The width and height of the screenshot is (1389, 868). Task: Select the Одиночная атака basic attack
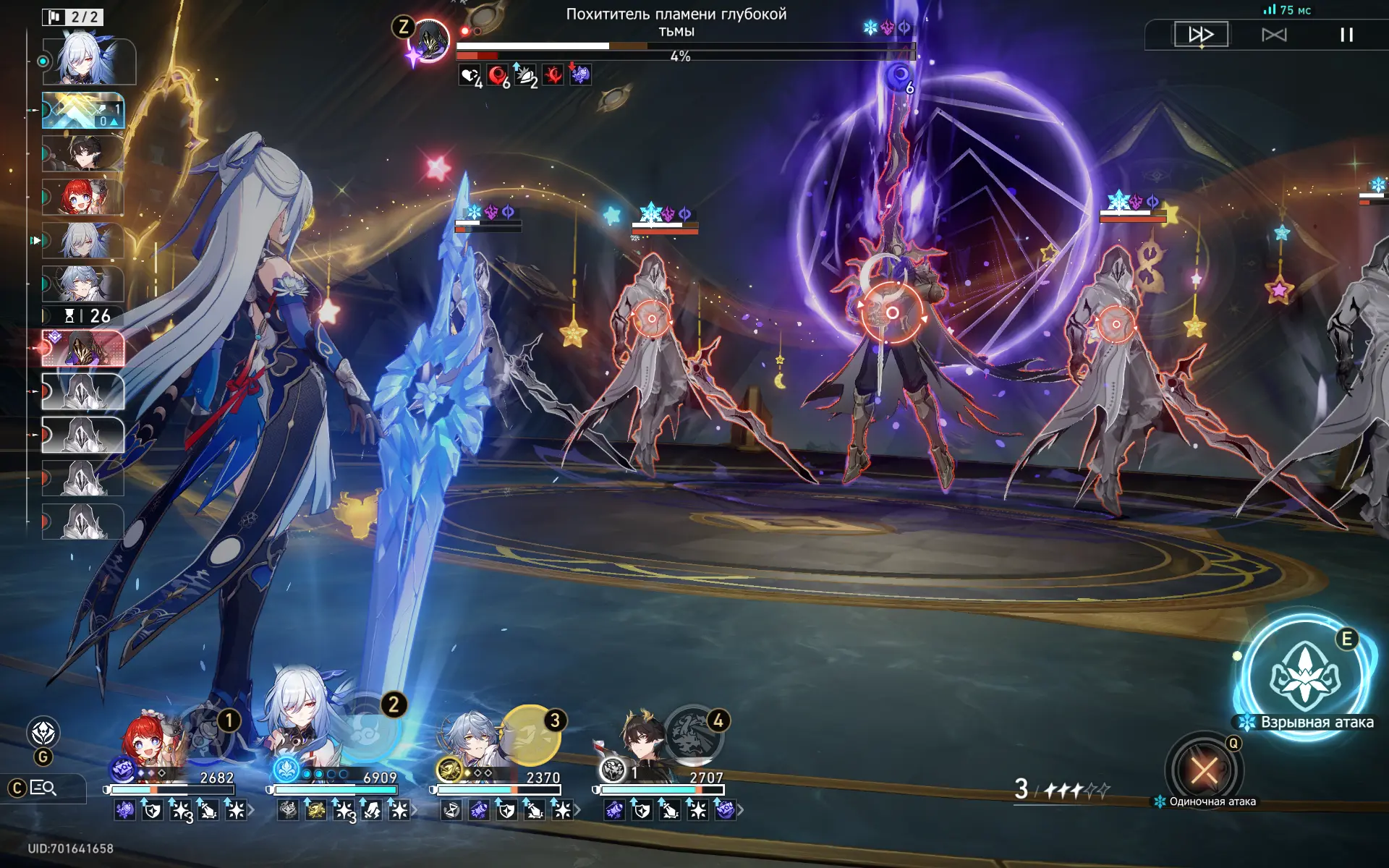pos(1204,770)
